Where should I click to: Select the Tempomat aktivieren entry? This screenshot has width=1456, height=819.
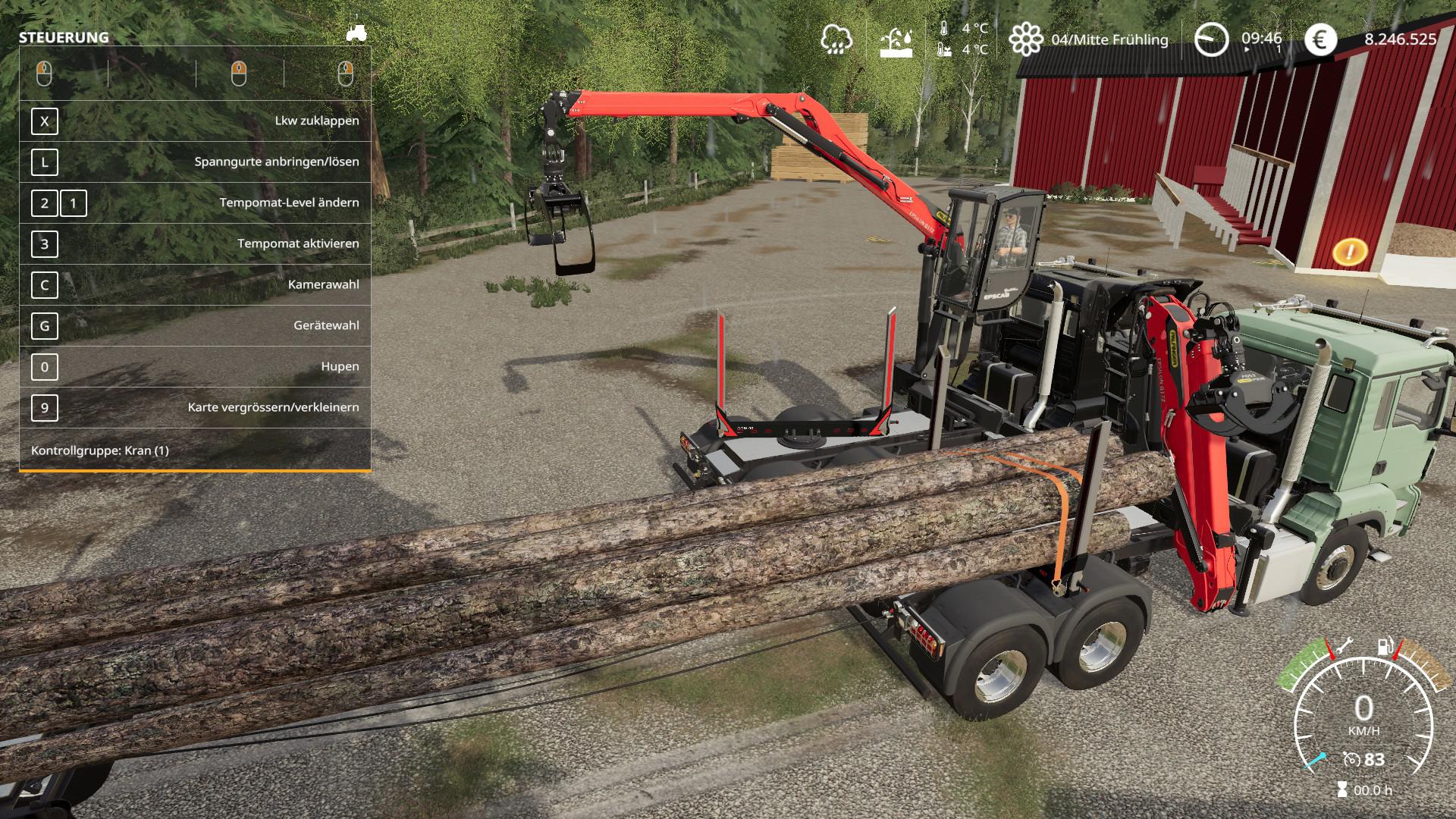click(195, 244)
